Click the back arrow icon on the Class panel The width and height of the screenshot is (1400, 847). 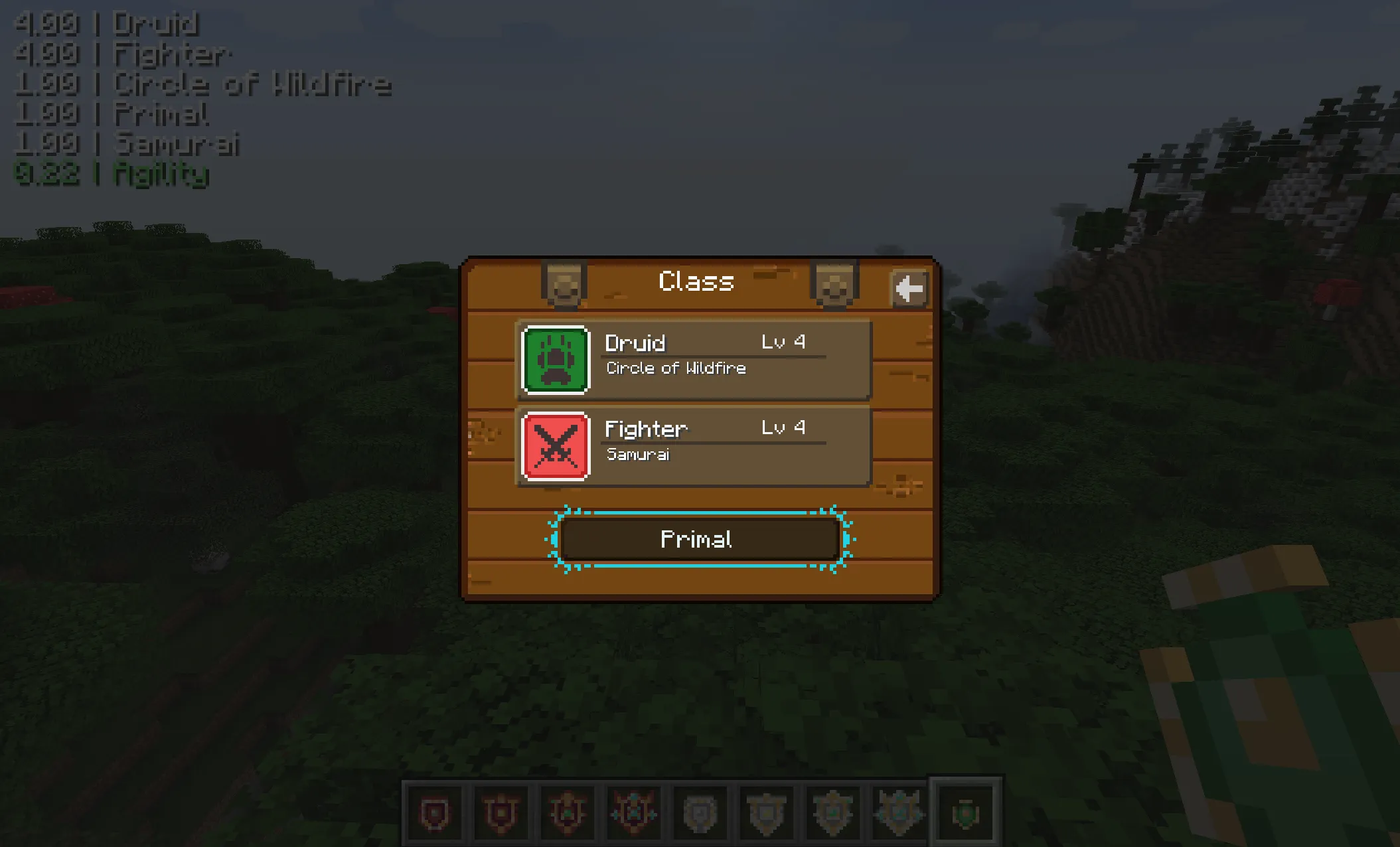pos(909,287)
